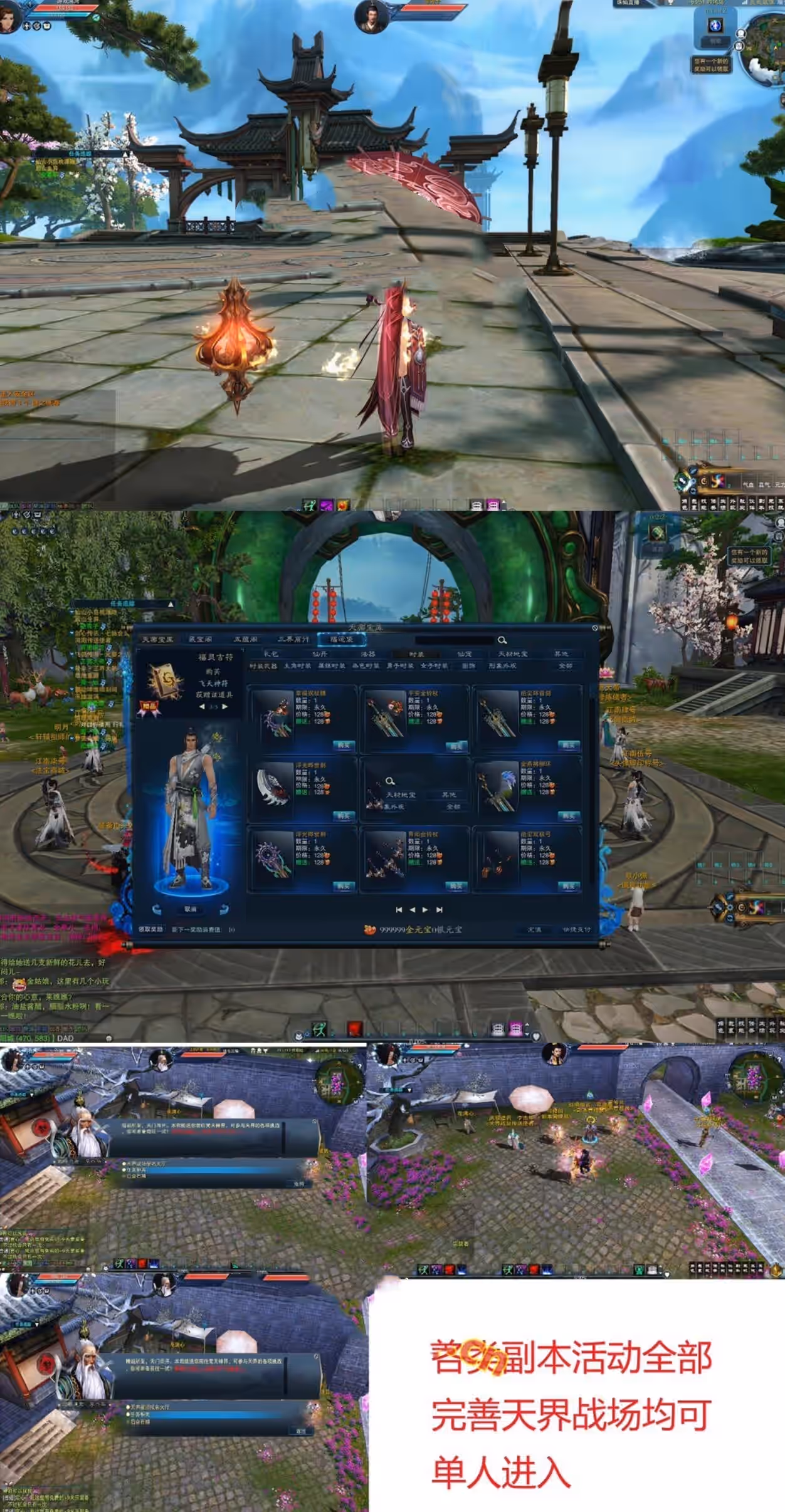Screen dimensions: 785x1512
Task: Jump to the last shop page
Action: coord(440,909)
